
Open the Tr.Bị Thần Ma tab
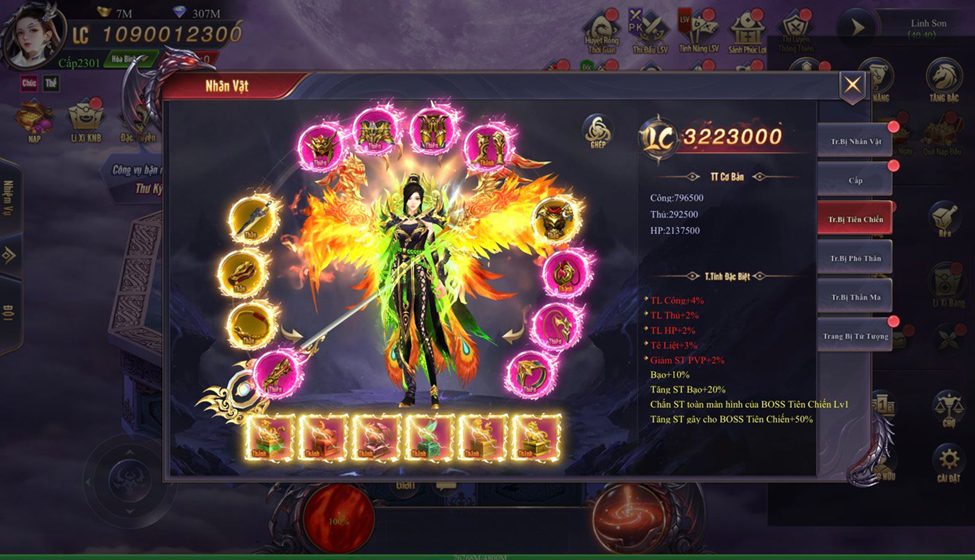click(854, 297)
